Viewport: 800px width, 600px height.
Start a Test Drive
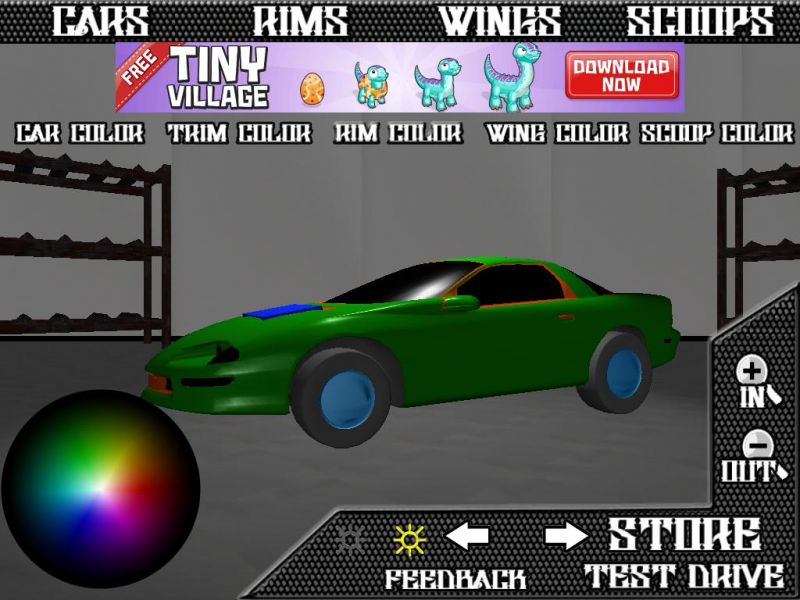point(684,576)
